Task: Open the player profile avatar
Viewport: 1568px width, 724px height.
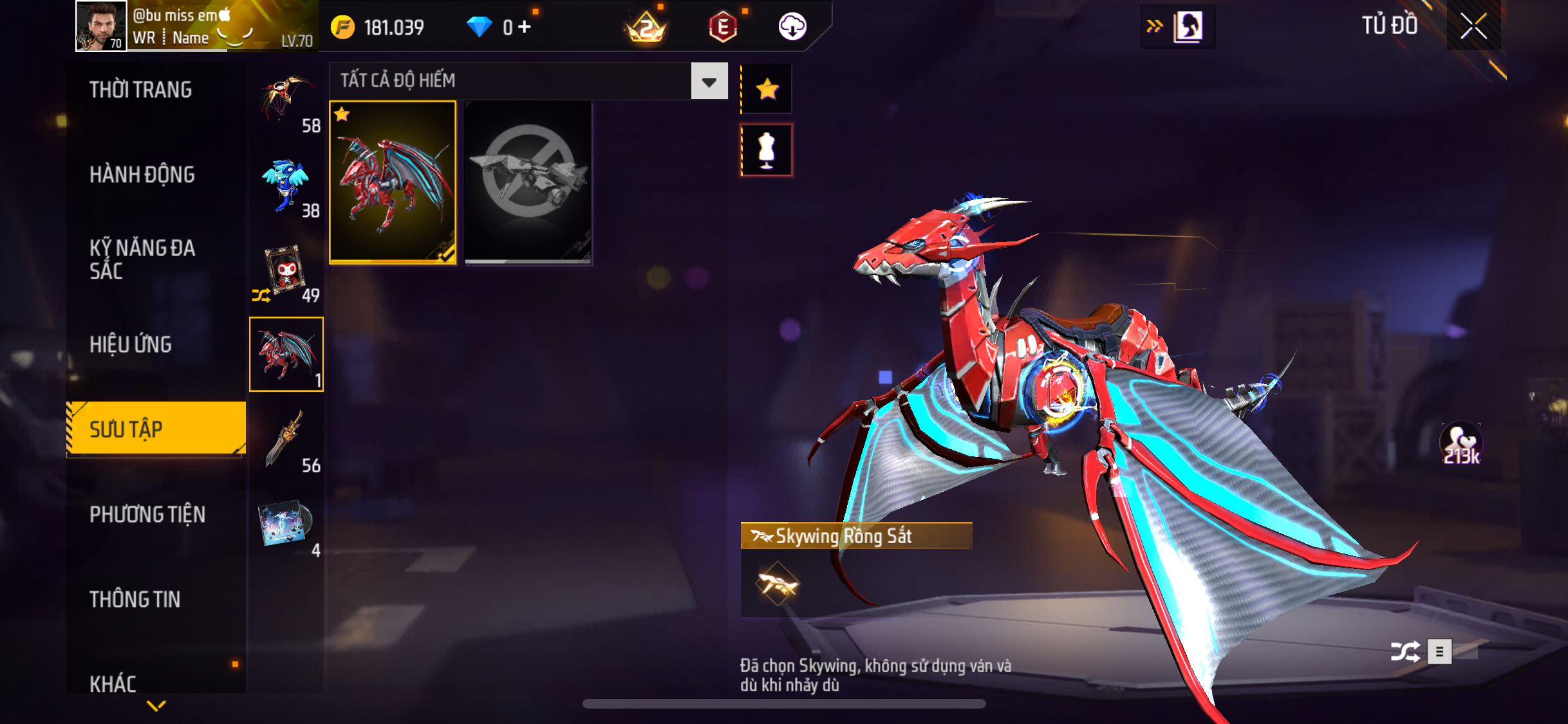Action: point(101,26)
